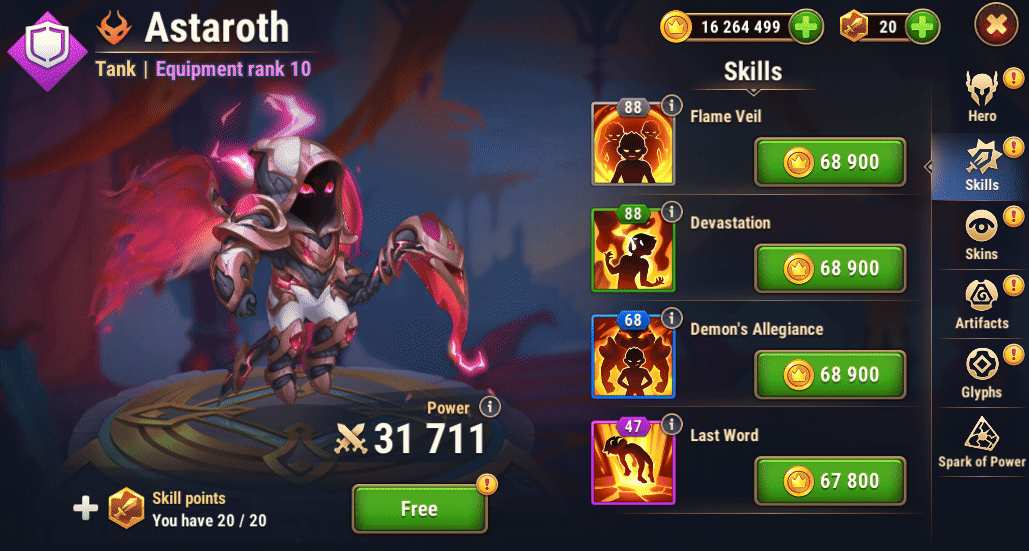Click the Flame Veil skill icon
Image resolution: width=1029 pixels, height=551 pixels.
point(632,144)
